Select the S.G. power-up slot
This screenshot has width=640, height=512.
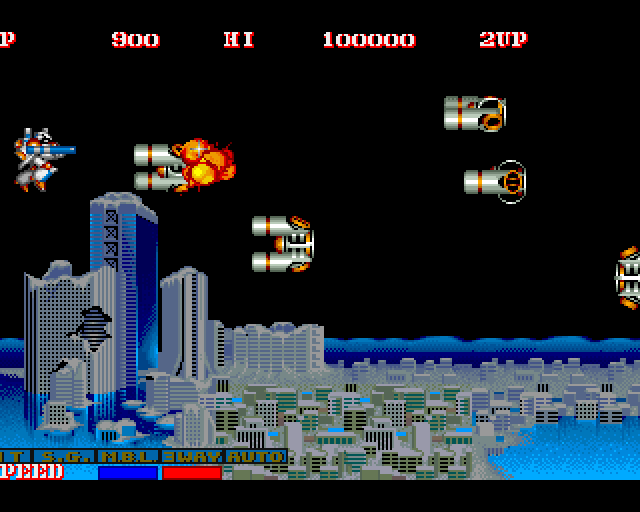tap(65, 457)
